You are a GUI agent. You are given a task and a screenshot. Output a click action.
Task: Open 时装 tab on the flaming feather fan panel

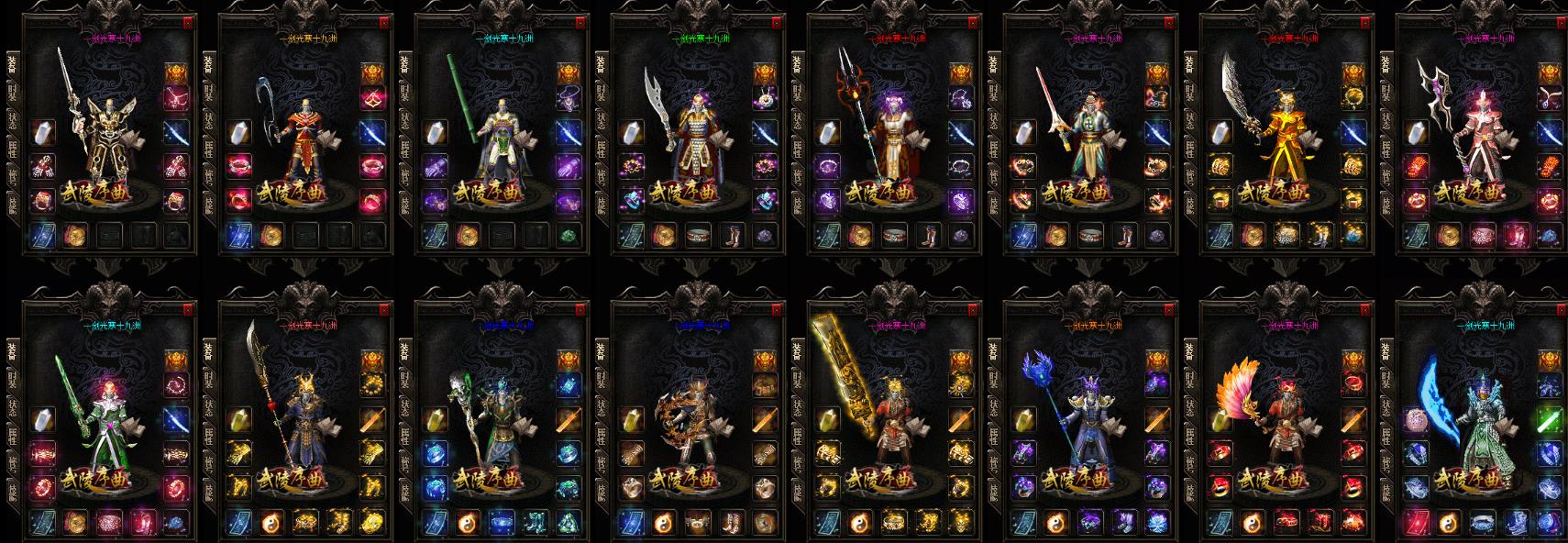1190,379
